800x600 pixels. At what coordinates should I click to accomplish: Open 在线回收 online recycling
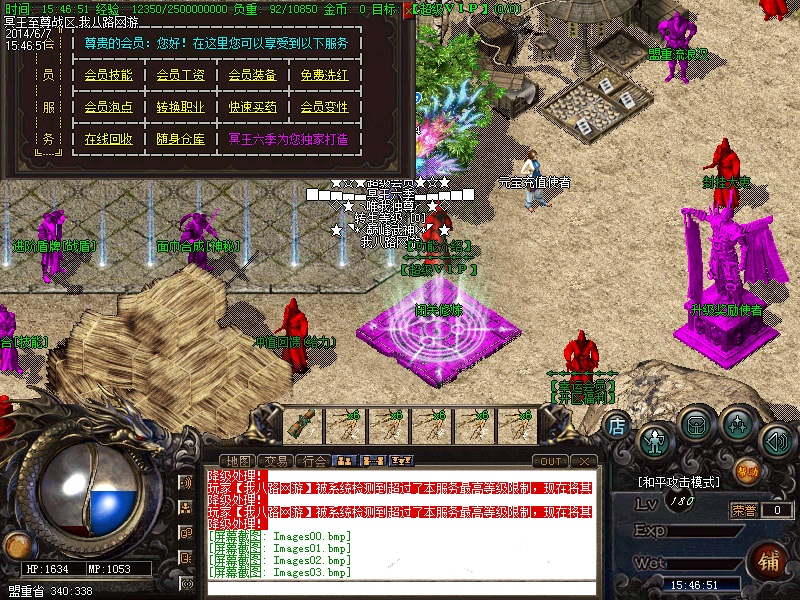[108, 139]
